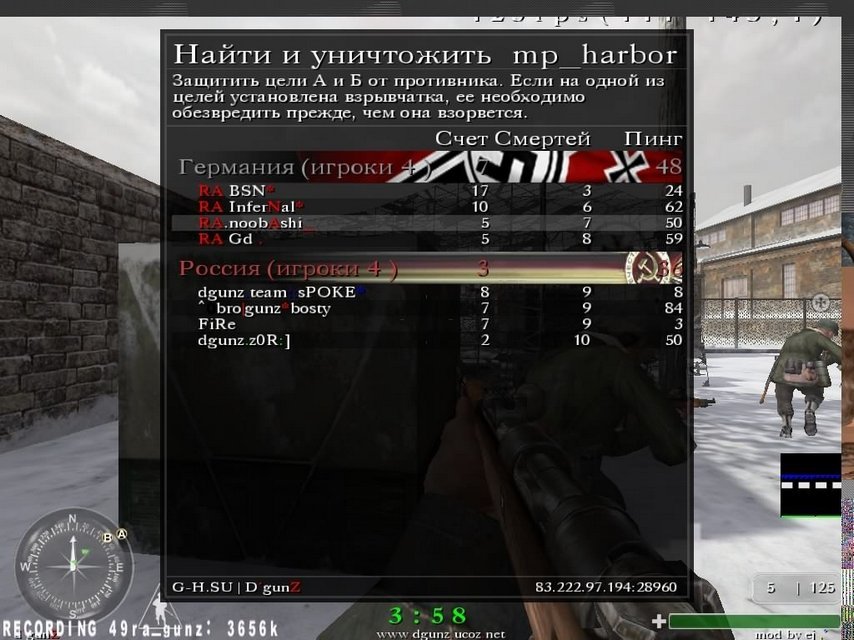The width and height of the screenshot is (854, 640).
Task: Select the FiRe player row
Action: tap(428, 324)
